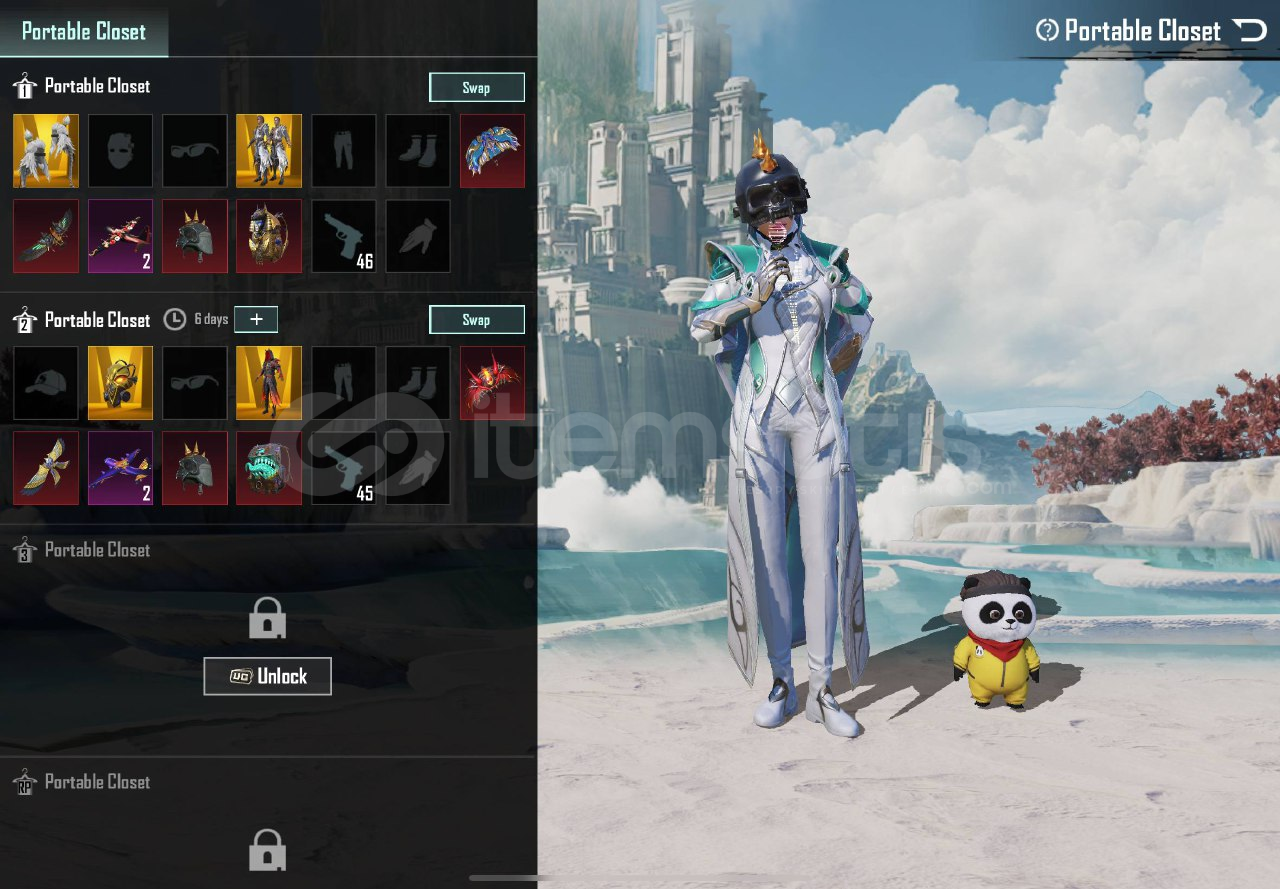This screenshot has height=889, width=1280.
Task: Choose the golden mask headgear slot
Action: point(120,383)
